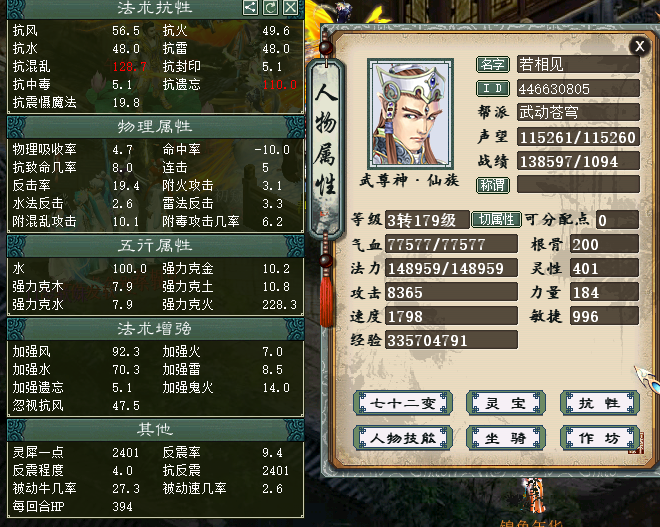Click the ID label button
Viewport: 660px width, 527px height.
click(493, 89)
